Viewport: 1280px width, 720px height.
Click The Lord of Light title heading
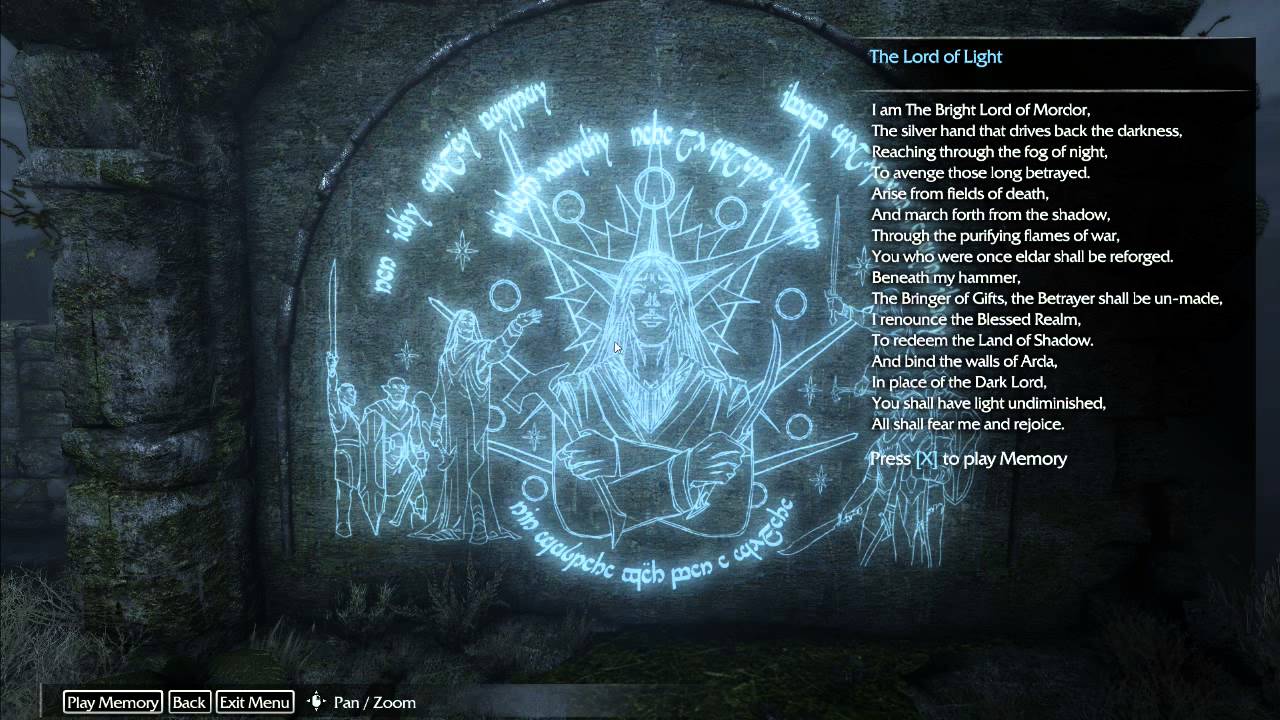(936, 57)
